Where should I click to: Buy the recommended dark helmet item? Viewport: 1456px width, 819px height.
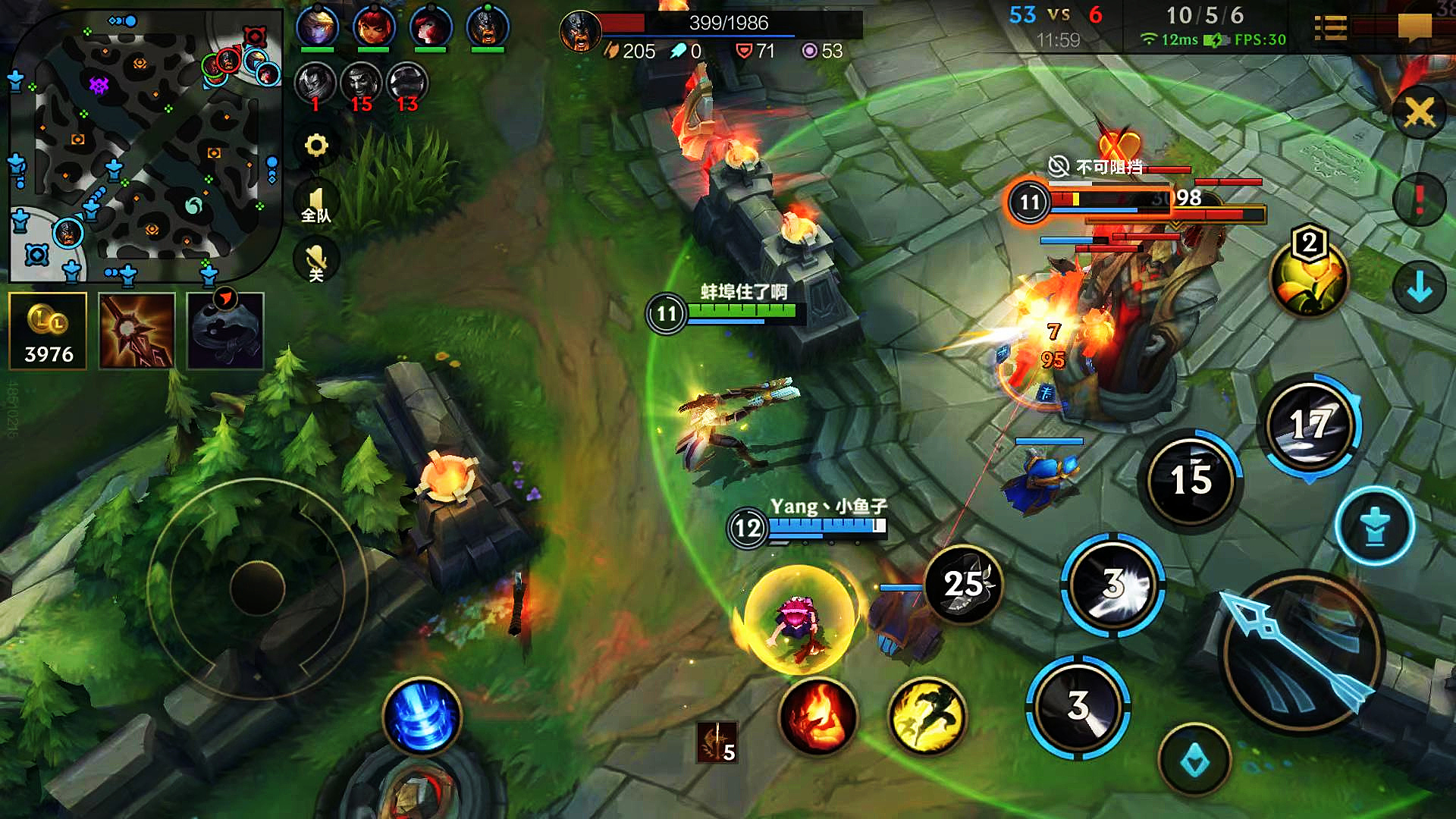point(225,331)
